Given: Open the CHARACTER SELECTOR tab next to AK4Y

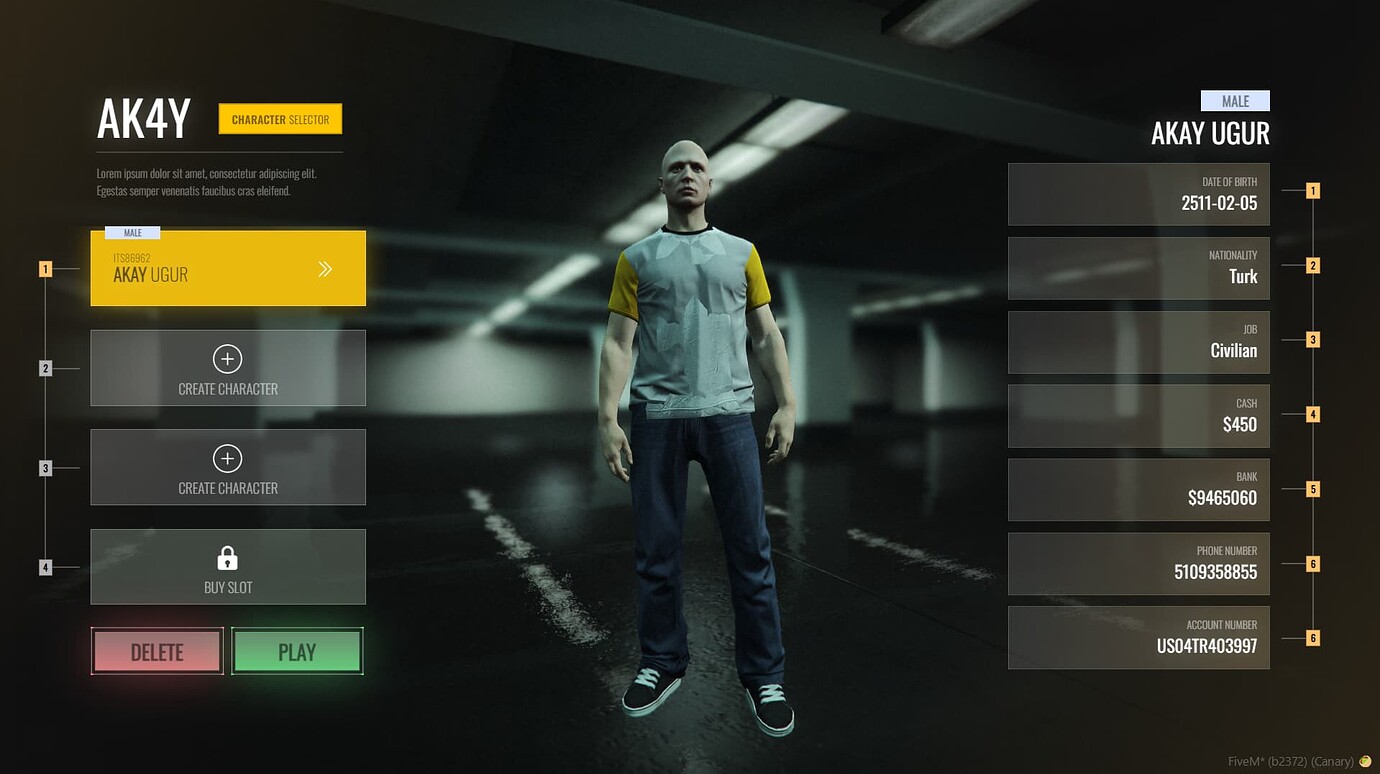Looking at the screenshot, I should pyautogui.click(x=280, y=118).
